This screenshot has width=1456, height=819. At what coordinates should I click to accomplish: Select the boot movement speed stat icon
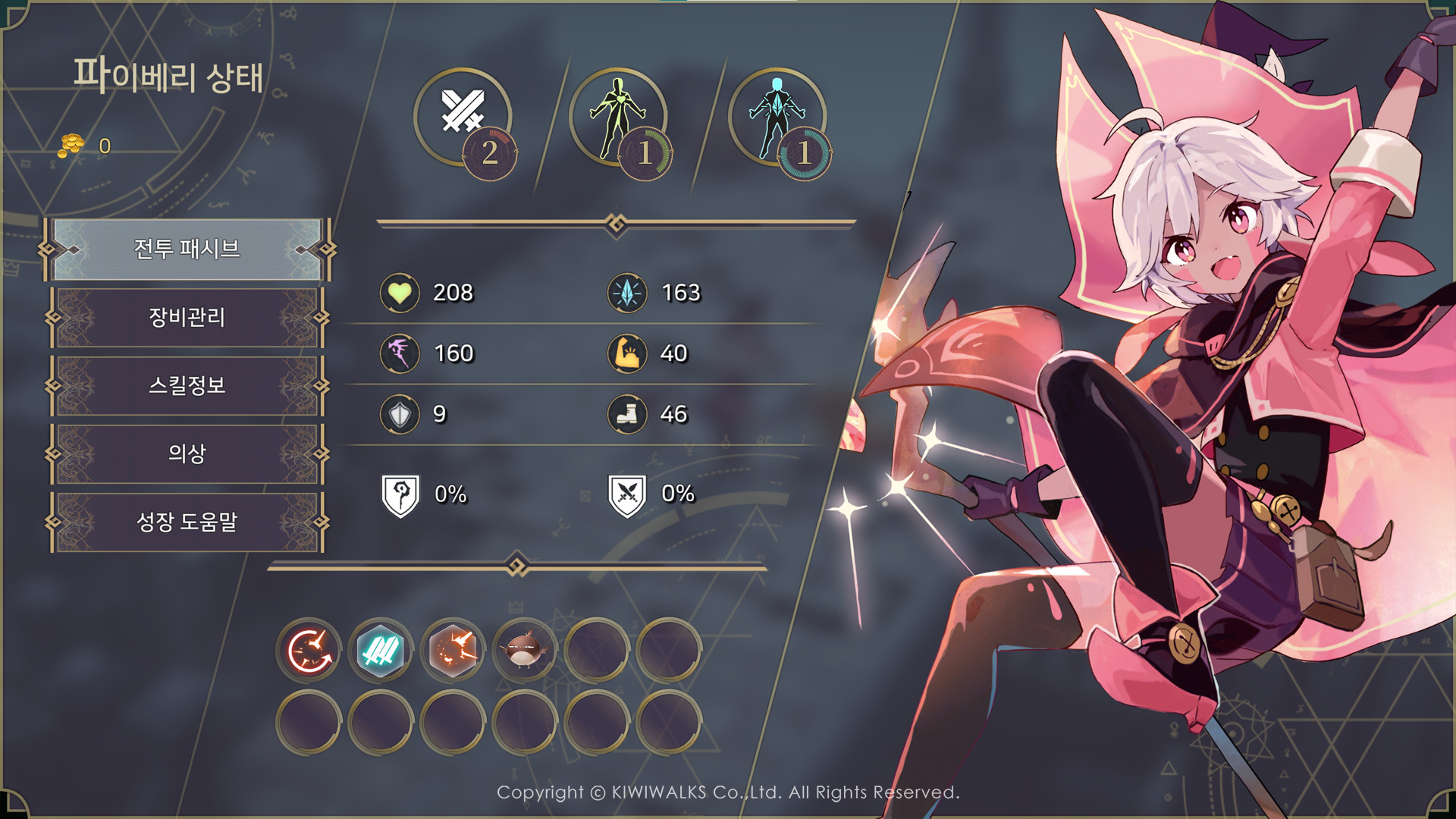click(x=627, y=414)
